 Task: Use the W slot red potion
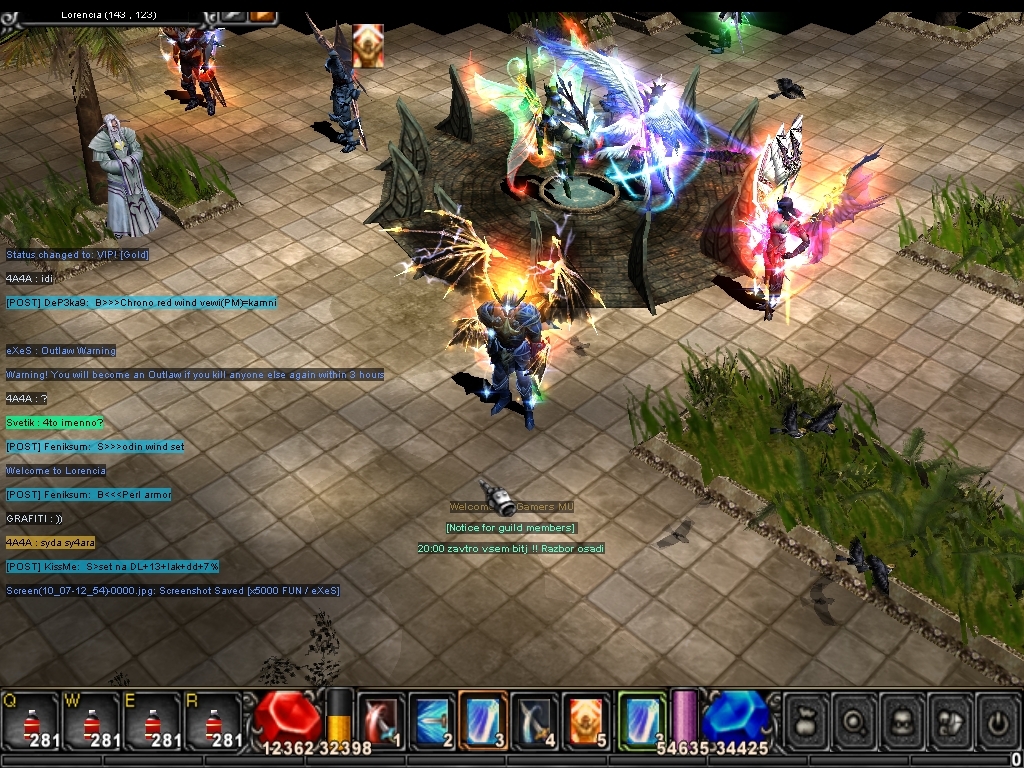click(92, 719)
